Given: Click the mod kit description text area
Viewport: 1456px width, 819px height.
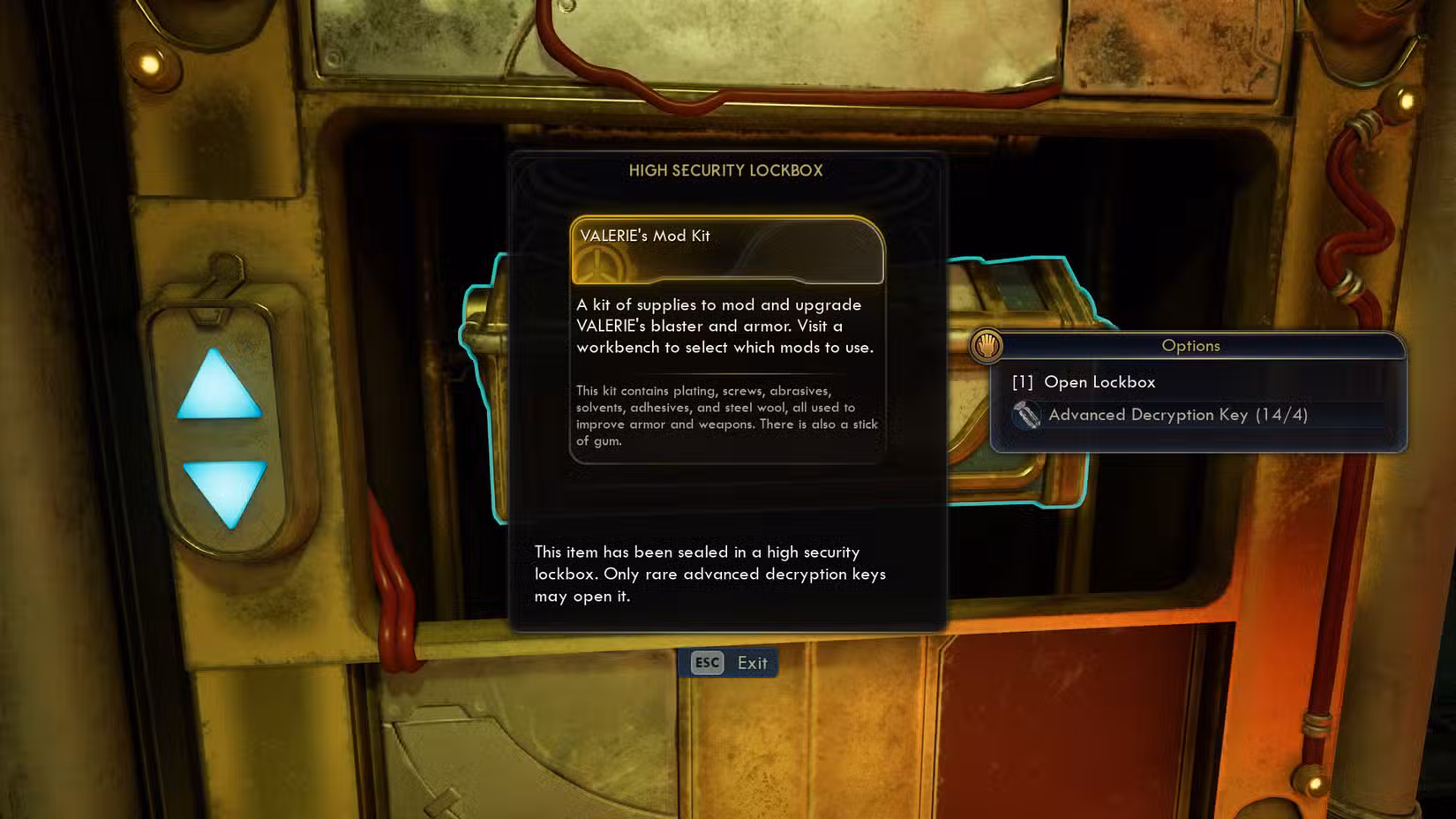Looking at the screenshot, I should coord(724,326).
